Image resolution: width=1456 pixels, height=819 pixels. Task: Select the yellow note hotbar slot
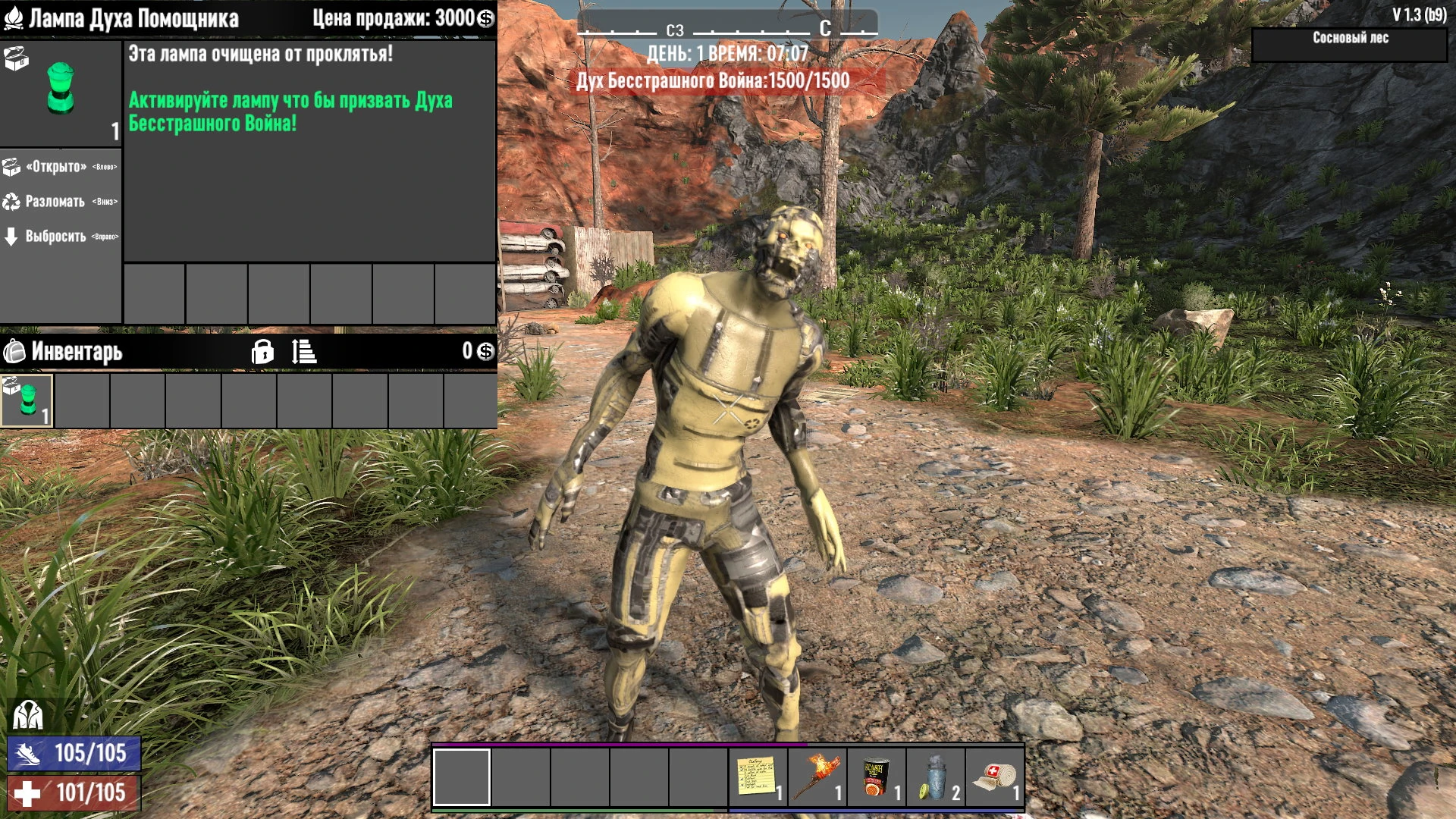click(758, 777)
